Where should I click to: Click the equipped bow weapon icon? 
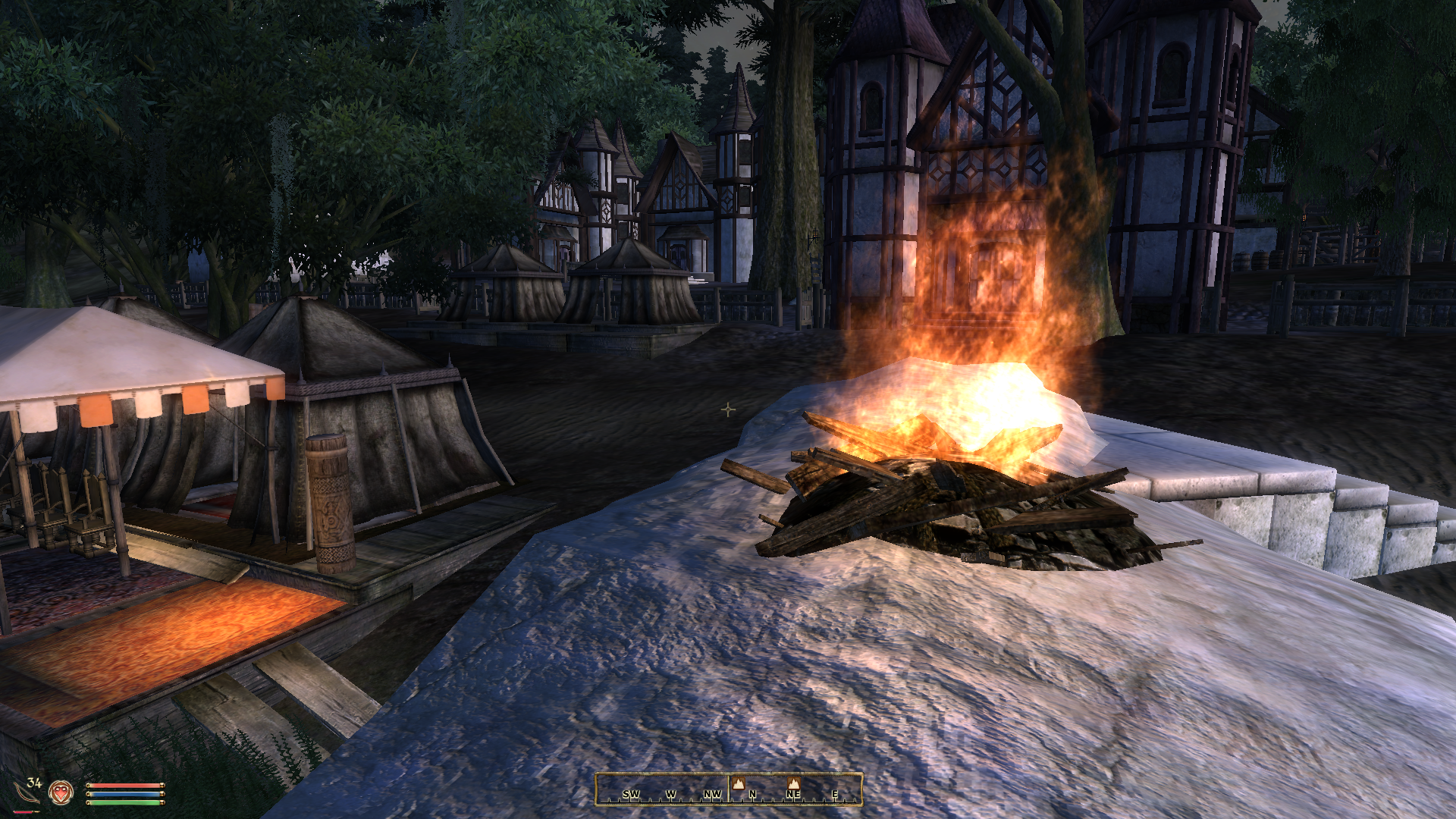point(27,794)
